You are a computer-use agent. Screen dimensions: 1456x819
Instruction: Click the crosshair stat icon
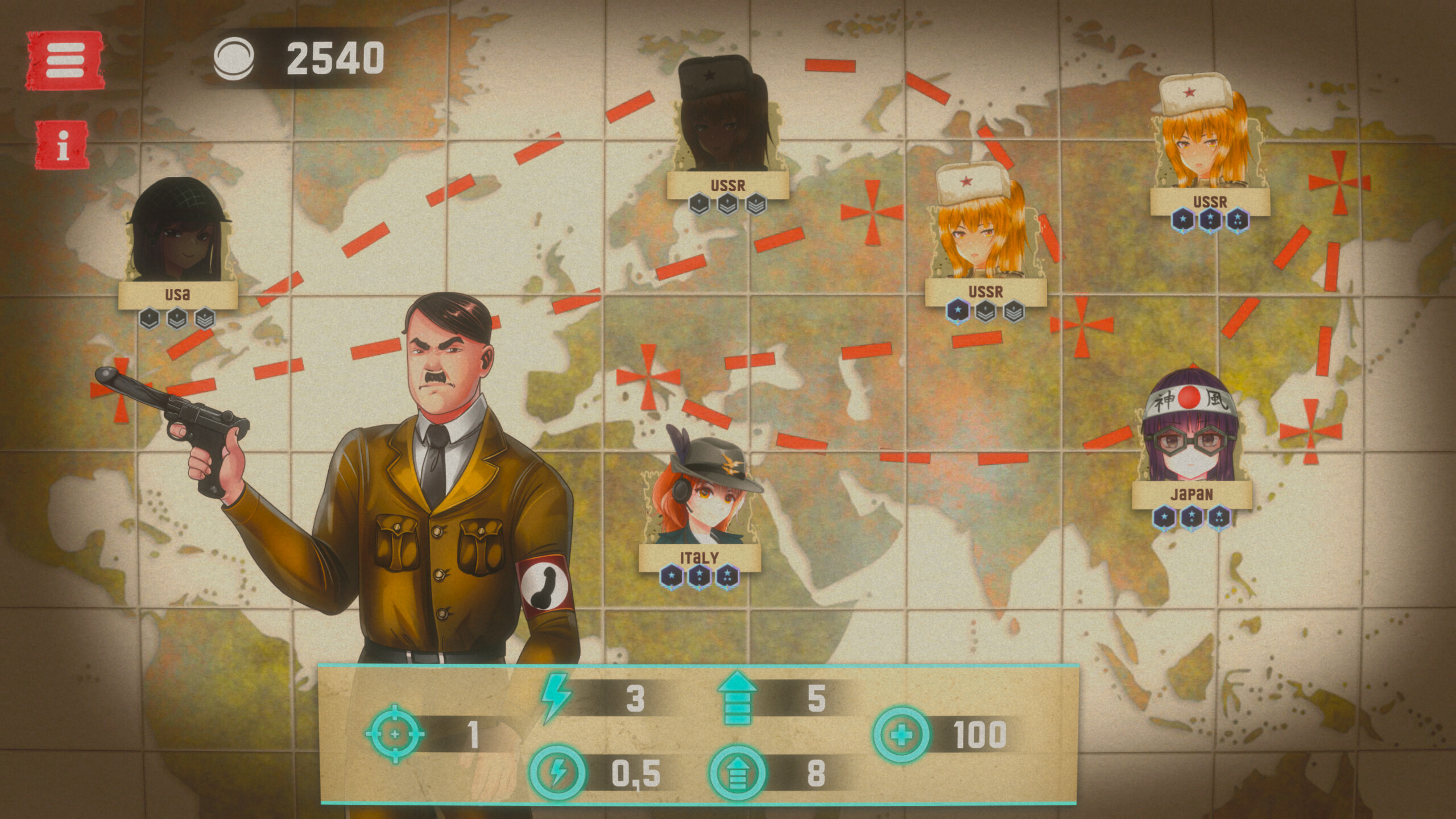[x=395, y=734]
